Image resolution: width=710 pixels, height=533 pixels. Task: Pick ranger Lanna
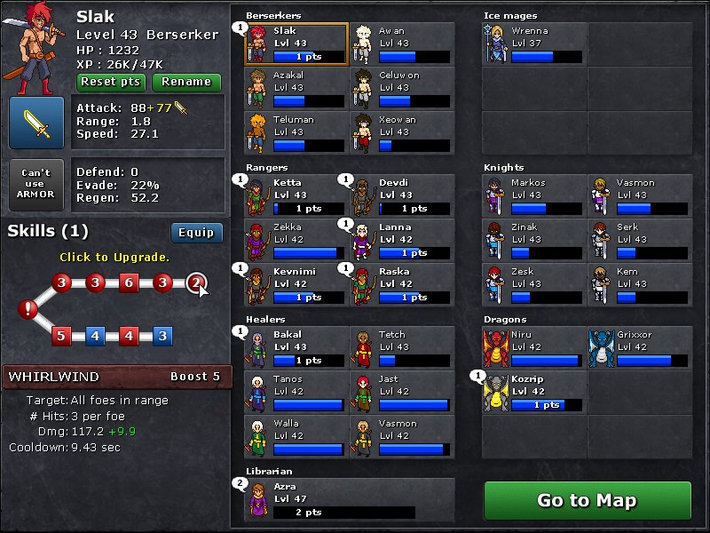coord(402,240)
